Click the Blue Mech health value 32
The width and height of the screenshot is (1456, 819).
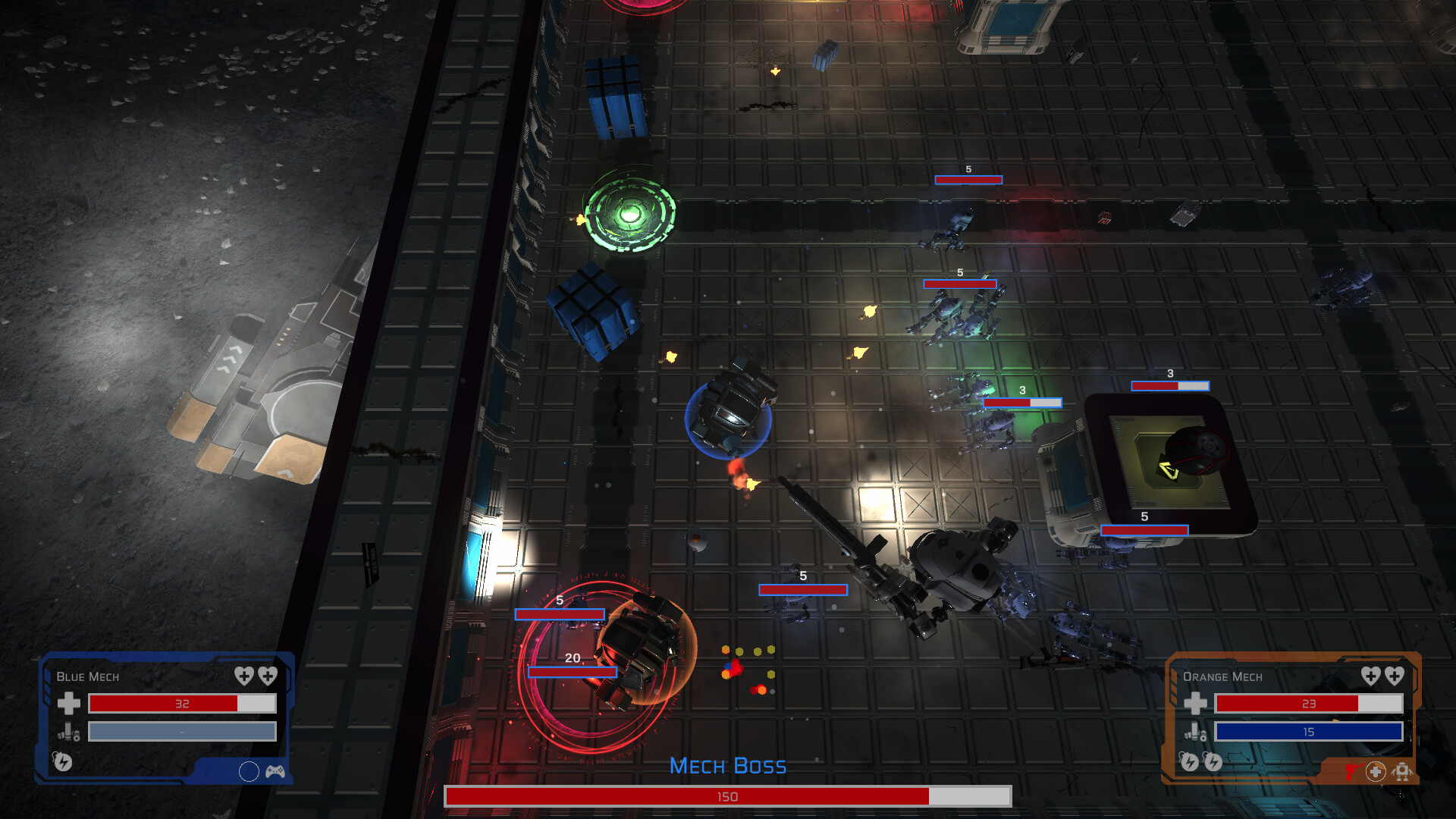(182, 704)
